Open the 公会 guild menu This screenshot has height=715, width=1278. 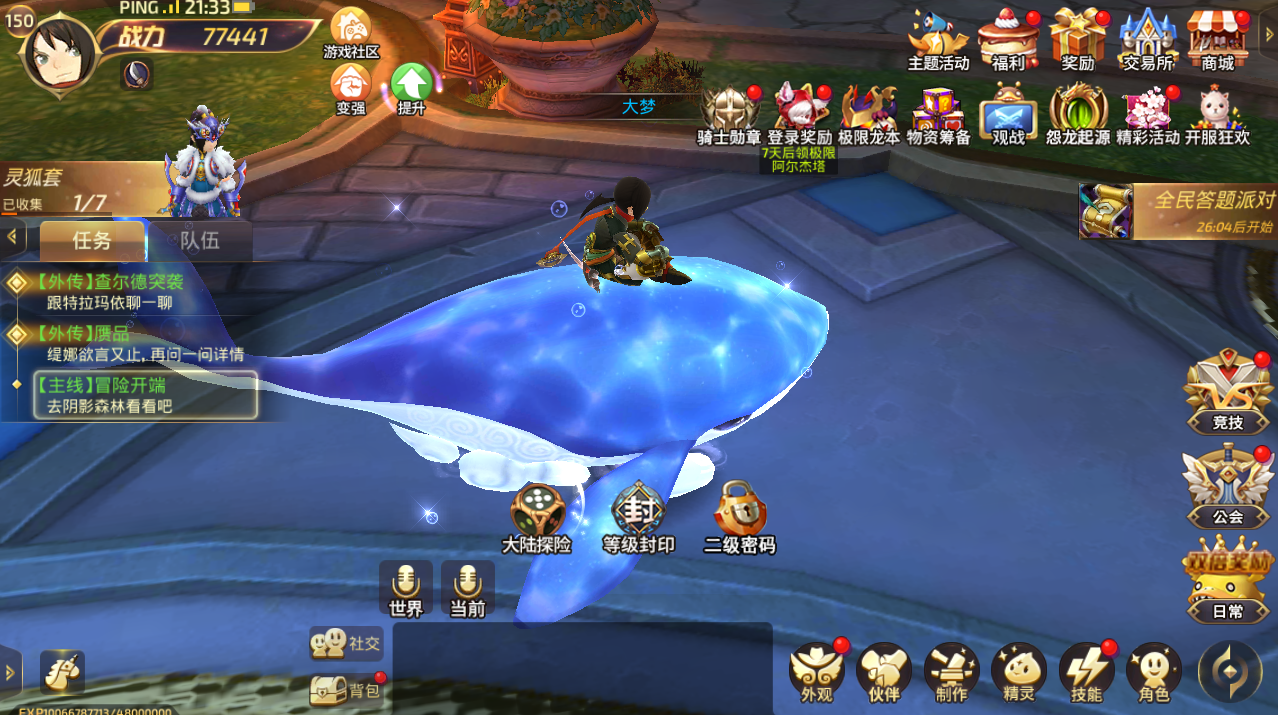[x=1227, y=487]
